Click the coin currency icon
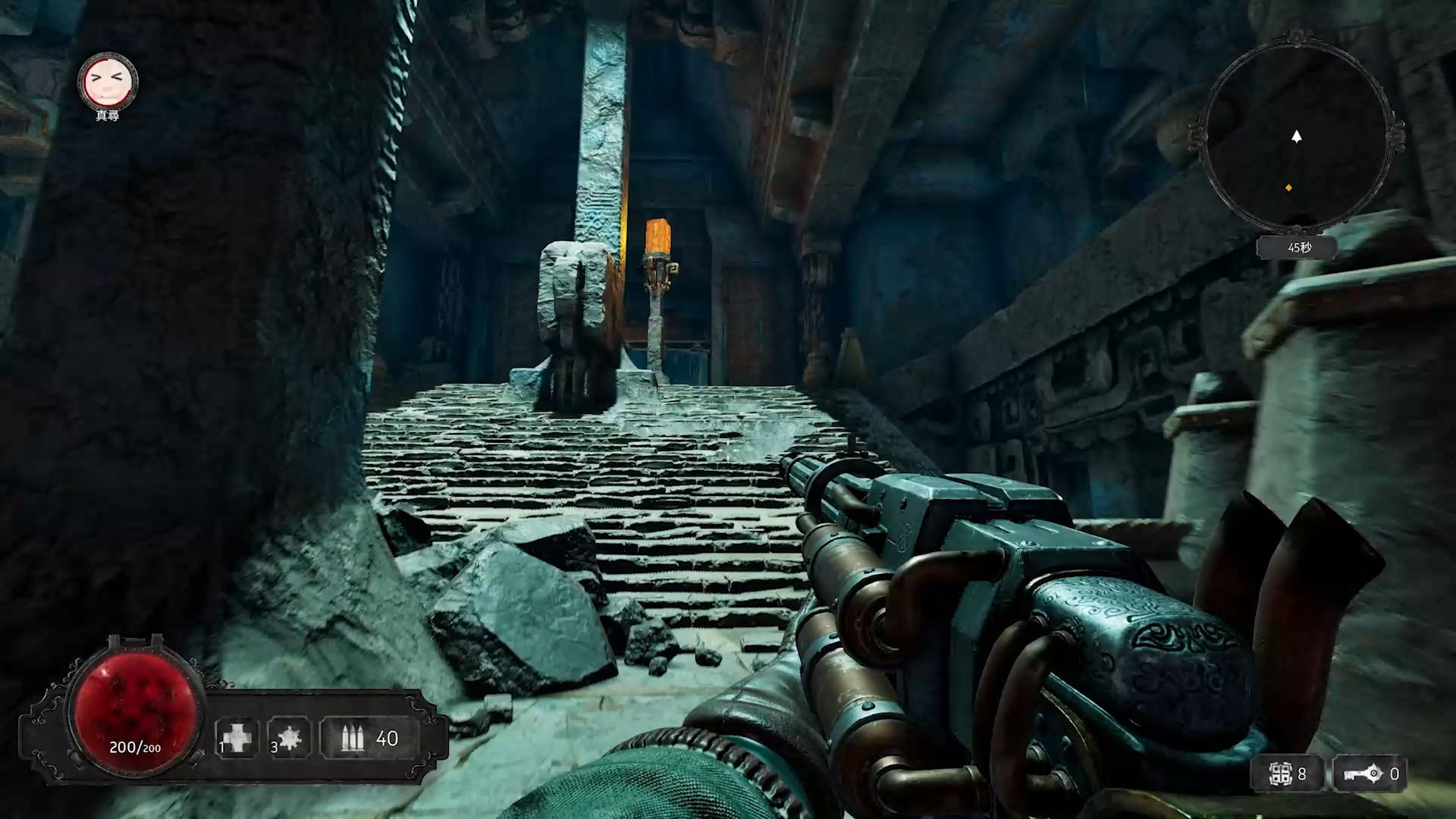This screenshot has height=819, width=1456. 1281,773
